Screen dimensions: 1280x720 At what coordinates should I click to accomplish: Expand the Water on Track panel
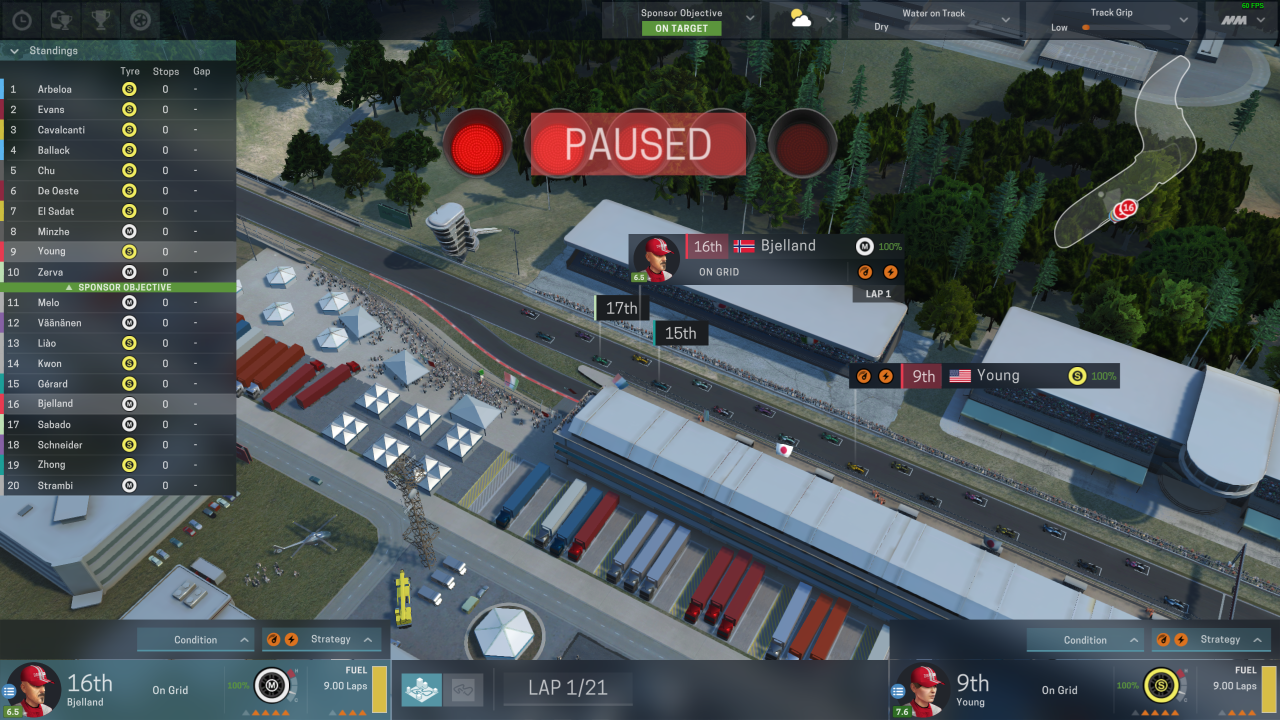click(1005, 19)
